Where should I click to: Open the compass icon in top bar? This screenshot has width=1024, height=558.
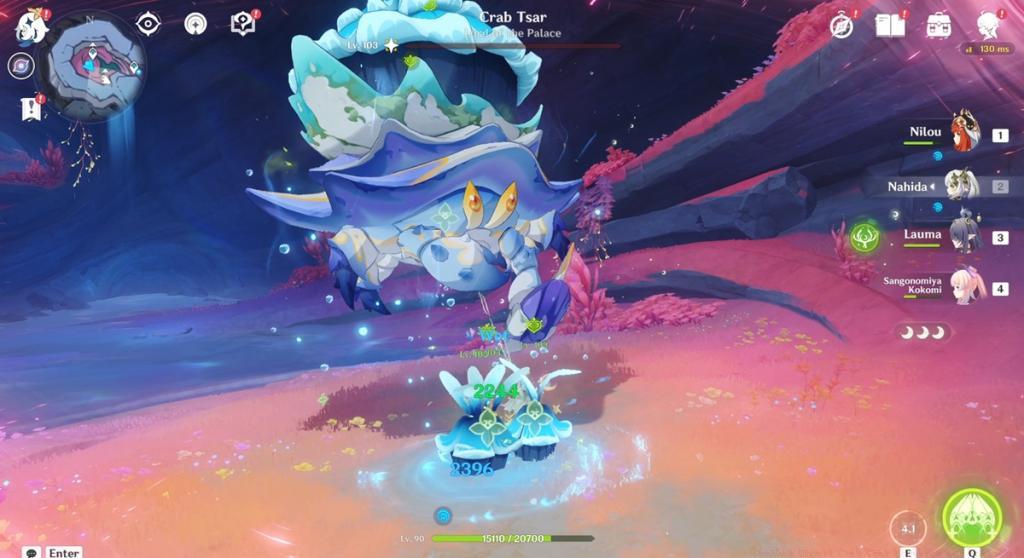[x=842, y=26]
